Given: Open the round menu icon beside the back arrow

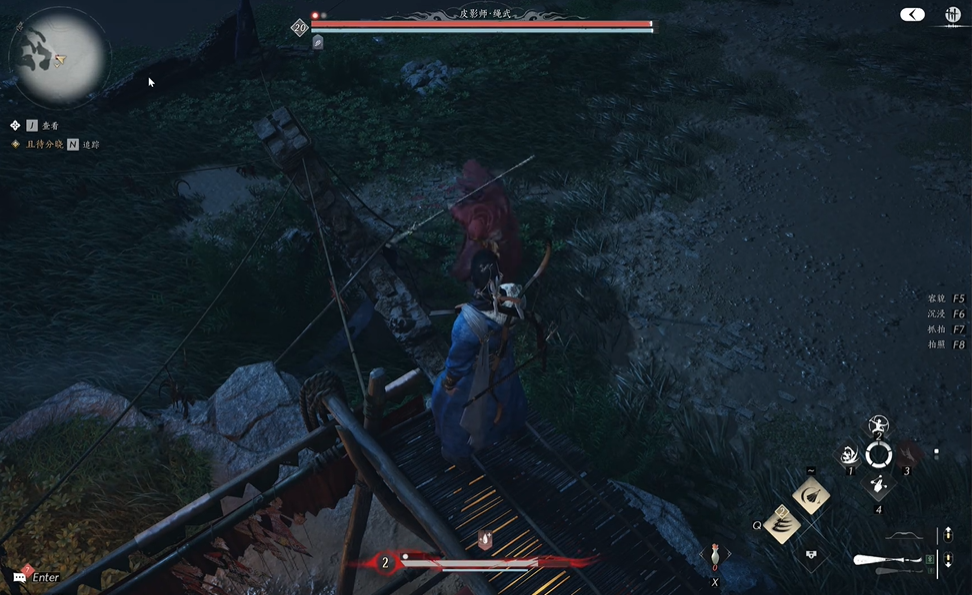Looking at the screenshot, I should (952, 15).
